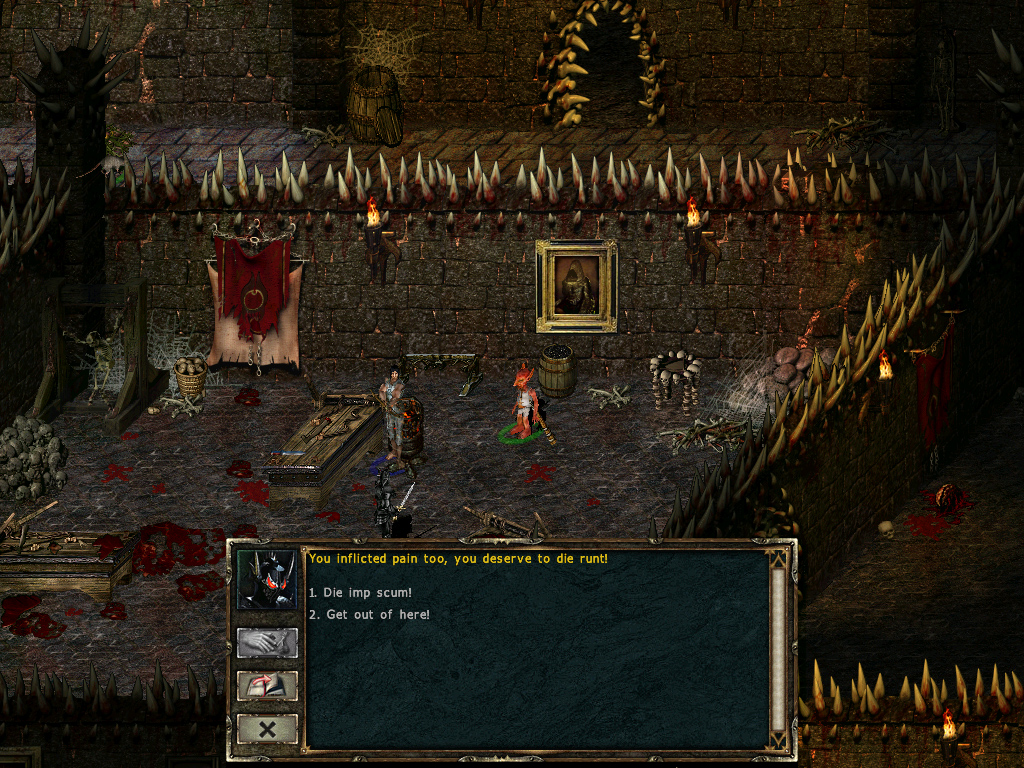Click the dark helmeted speaker portrait
Image resolution: width=1024 pixels, height=768 pixels.
point(267,580)
